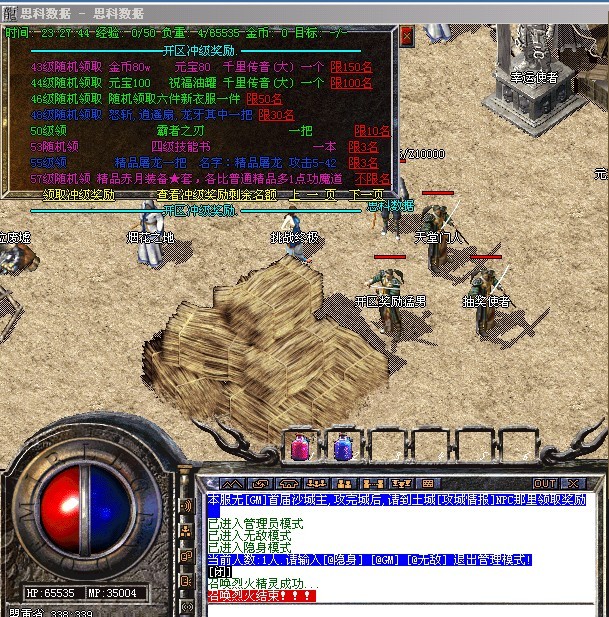The height and width of the screenshot is (617, 609).
Task: Click the X button beside OUT
Action: (x=573, y=484)
